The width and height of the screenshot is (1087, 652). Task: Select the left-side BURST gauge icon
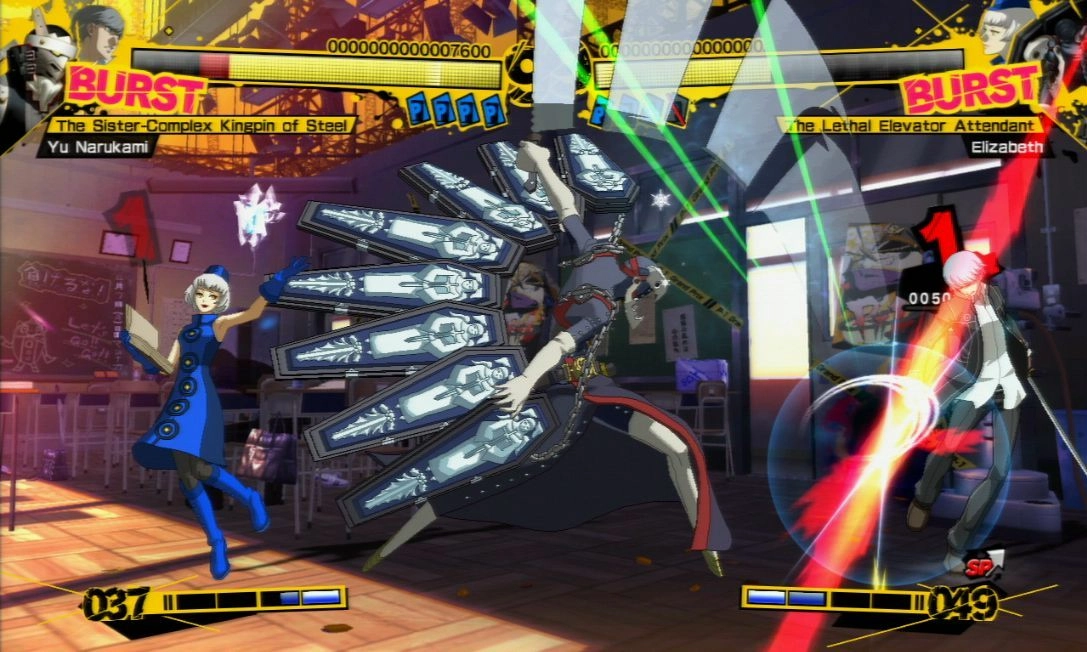point(136,91)
